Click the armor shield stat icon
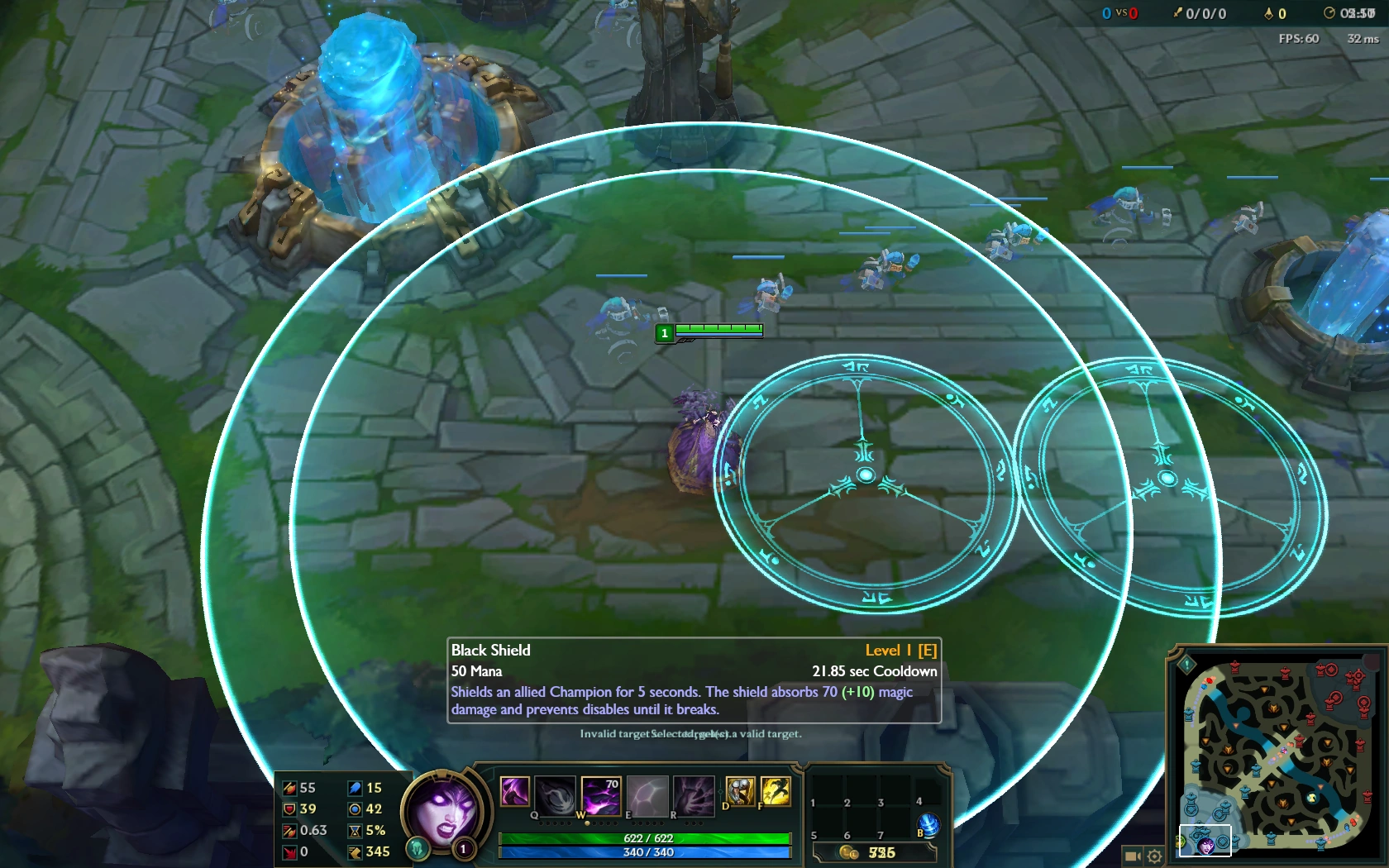 point(289,810)
